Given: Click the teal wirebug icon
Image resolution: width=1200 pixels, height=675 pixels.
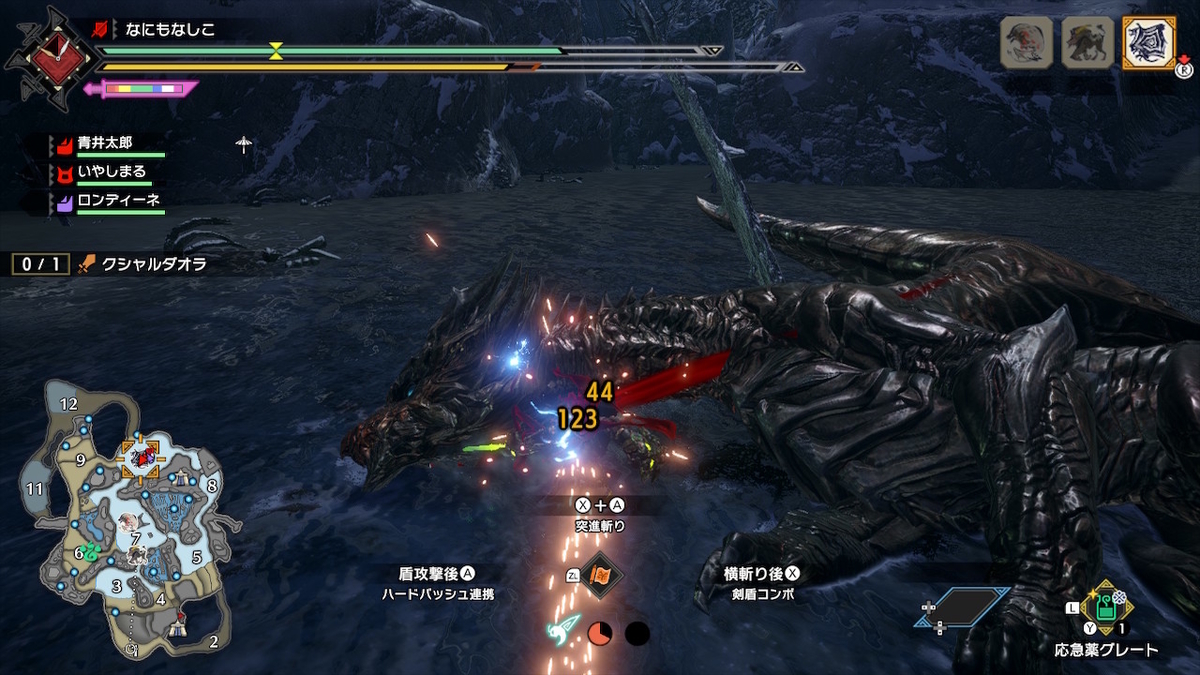Looking at the screenshot, I should pos(561,631).
